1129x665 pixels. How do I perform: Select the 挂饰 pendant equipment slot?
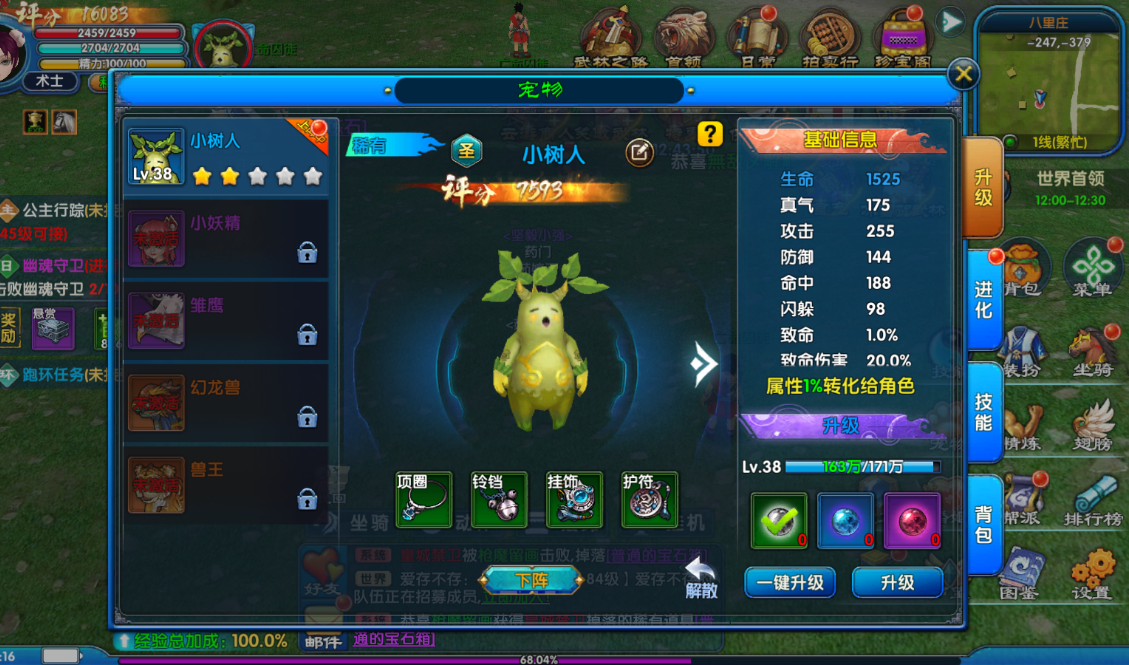pos(574,500)
